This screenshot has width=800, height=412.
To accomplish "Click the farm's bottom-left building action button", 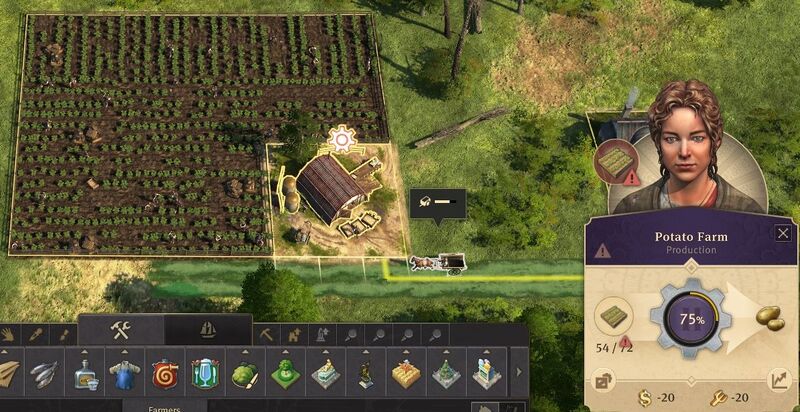I will click(x=606, y=380).
